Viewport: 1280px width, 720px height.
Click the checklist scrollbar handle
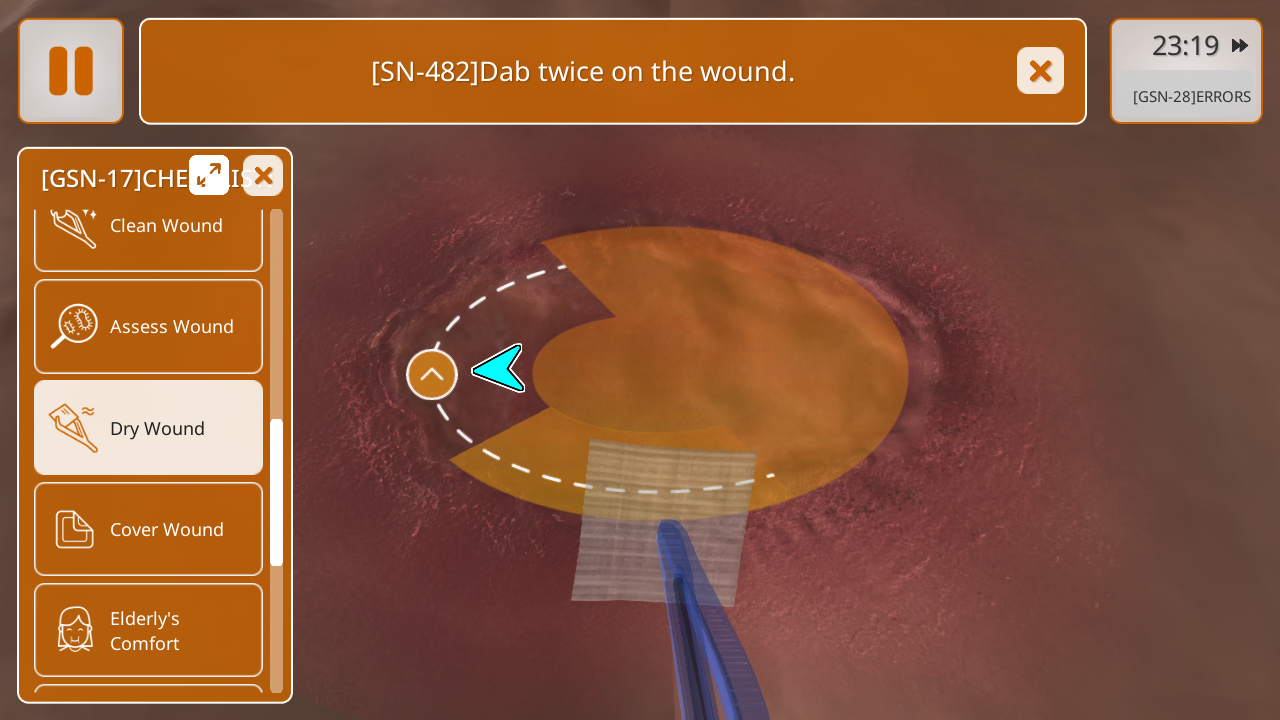point(276,492)
